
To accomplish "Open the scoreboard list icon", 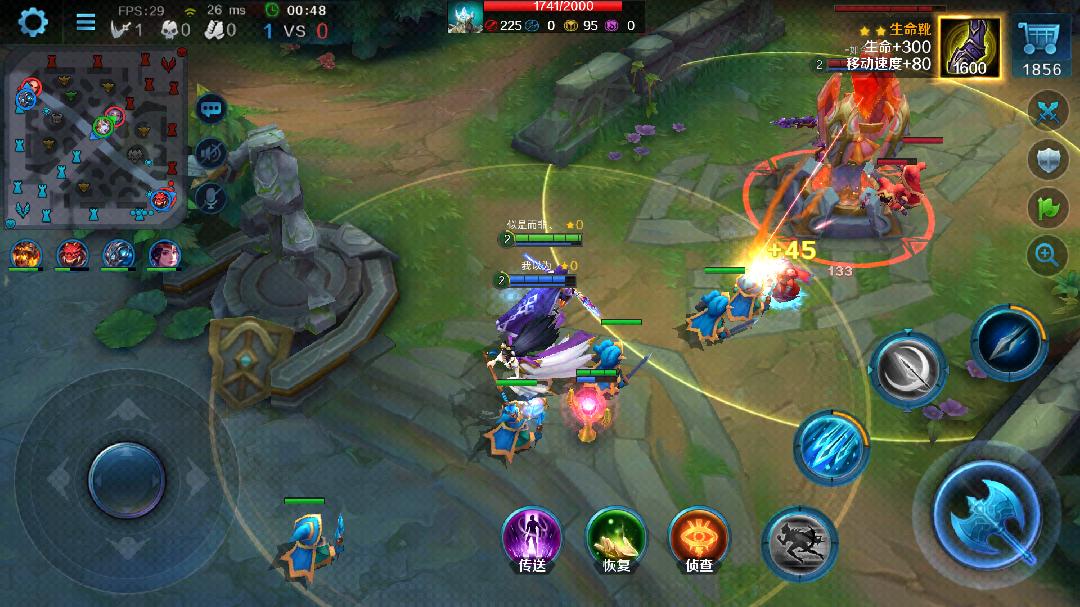I will (x=86, y=22).
